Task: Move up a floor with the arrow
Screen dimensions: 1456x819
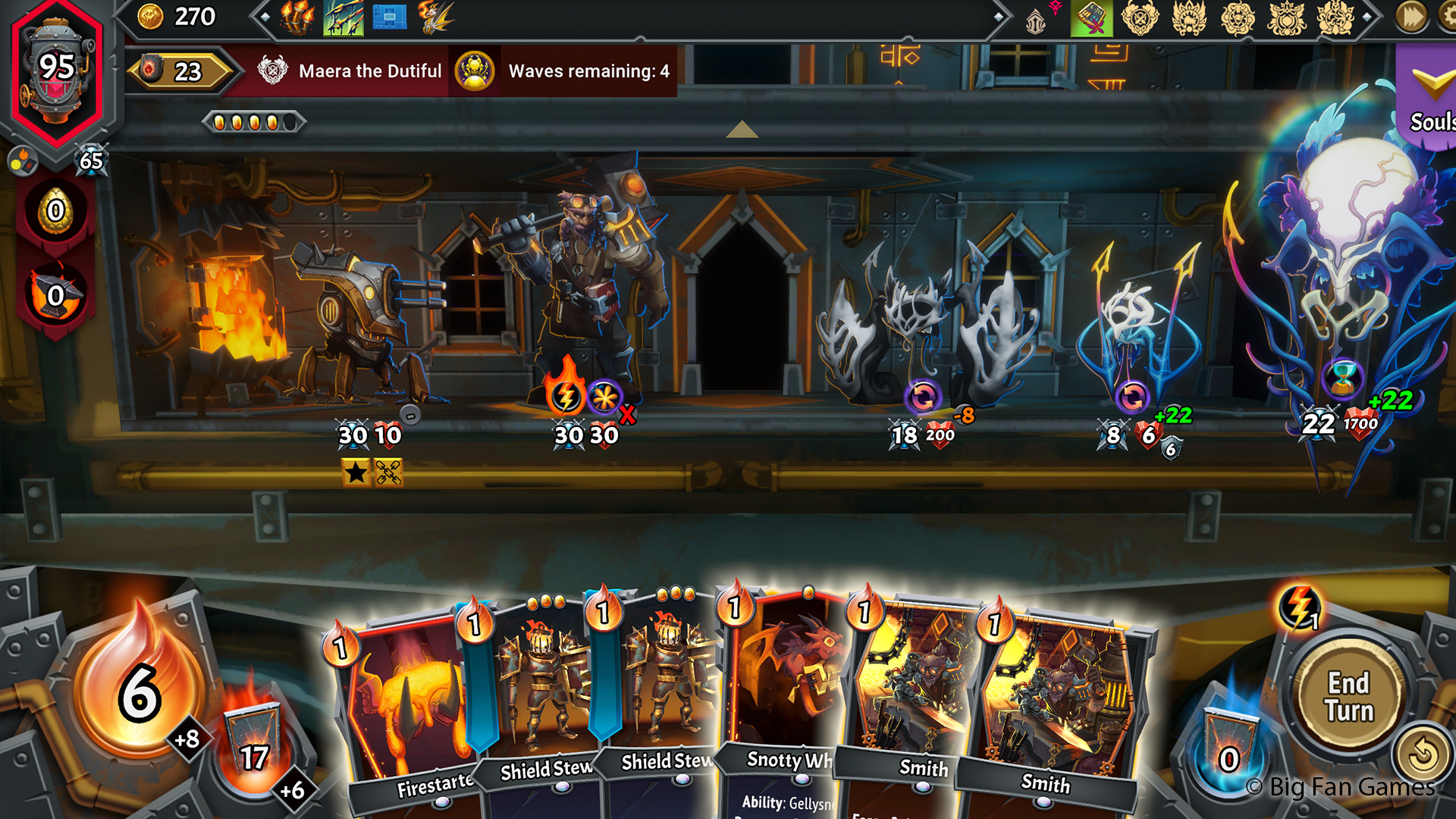Action: click(x=742, y=130)
